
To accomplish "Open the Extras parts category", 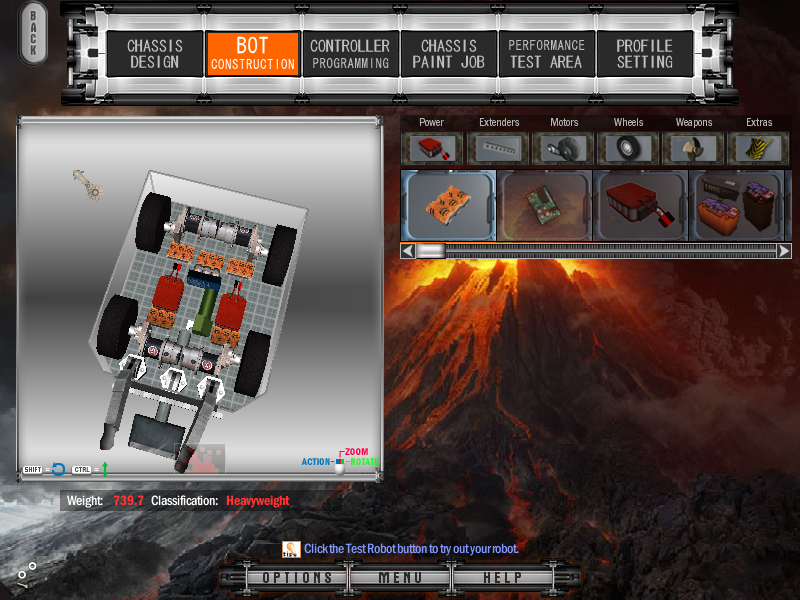I will [759, 148].
